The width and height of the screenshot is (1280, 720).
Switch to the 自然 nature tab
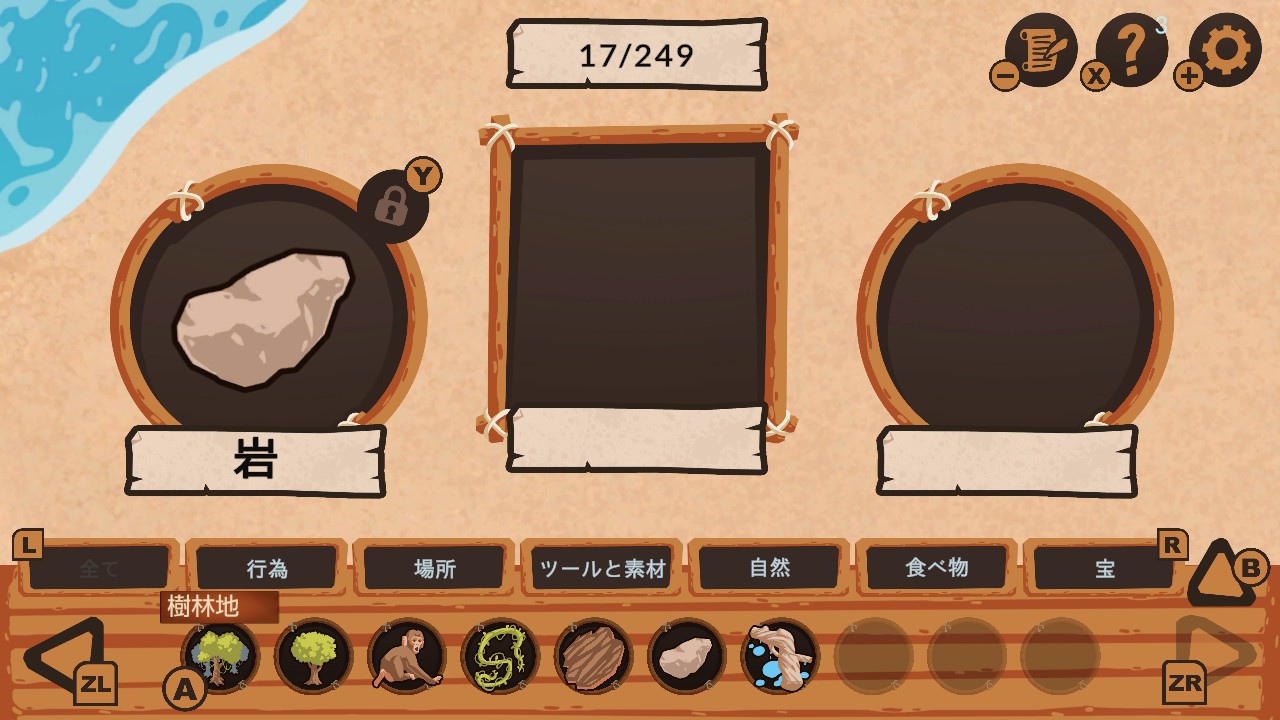point(771,567)
